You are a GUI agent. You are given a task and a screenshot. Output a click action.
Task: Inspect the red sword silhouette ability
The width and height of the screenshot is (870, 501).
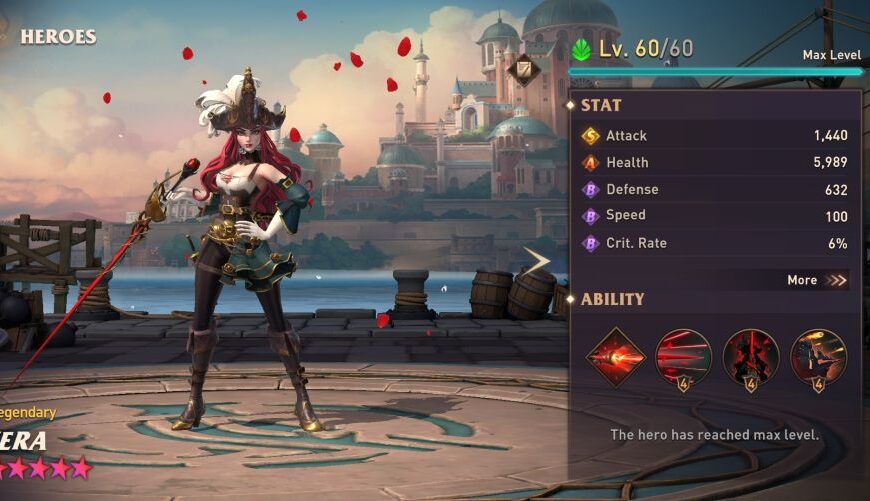751,356
